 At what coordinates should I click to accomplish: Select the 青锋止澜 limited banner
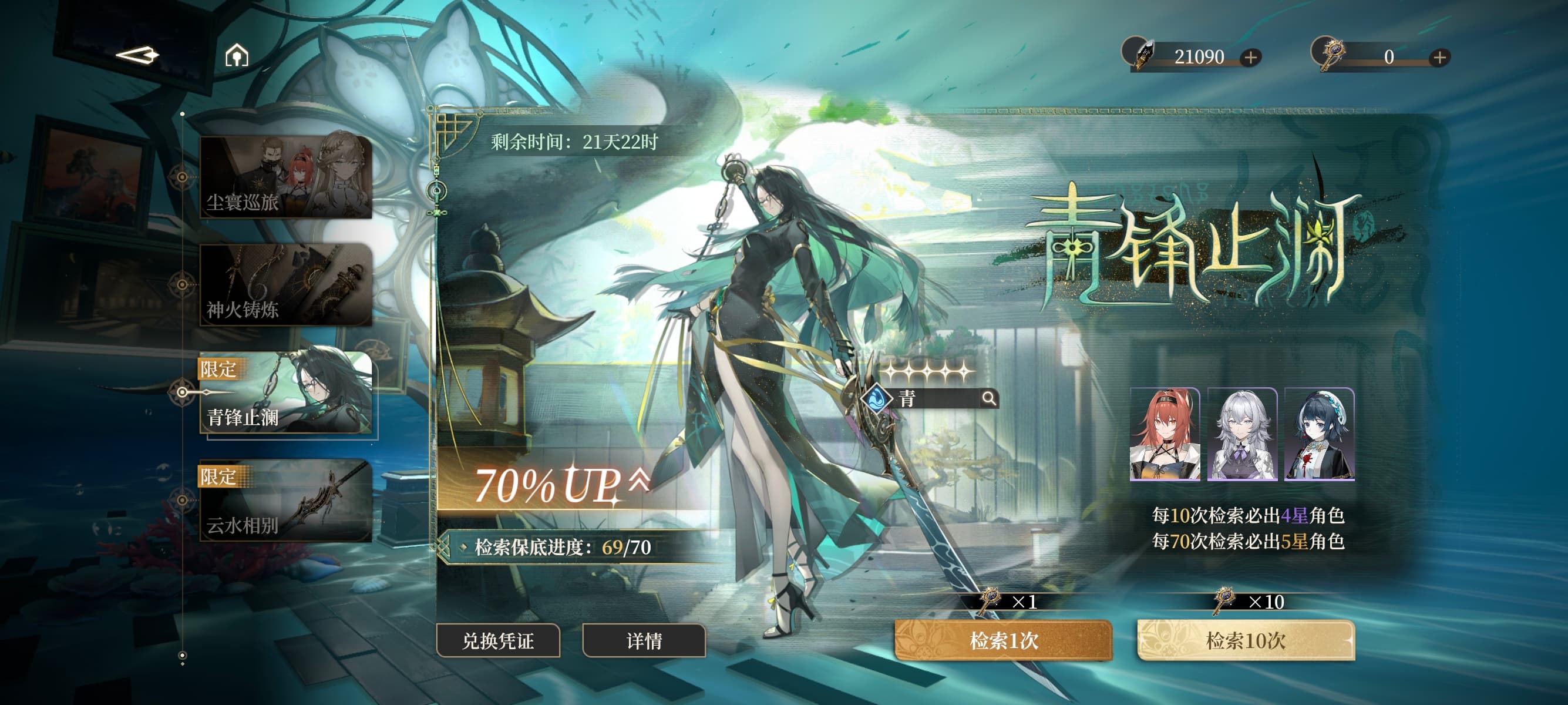[285, 392]
